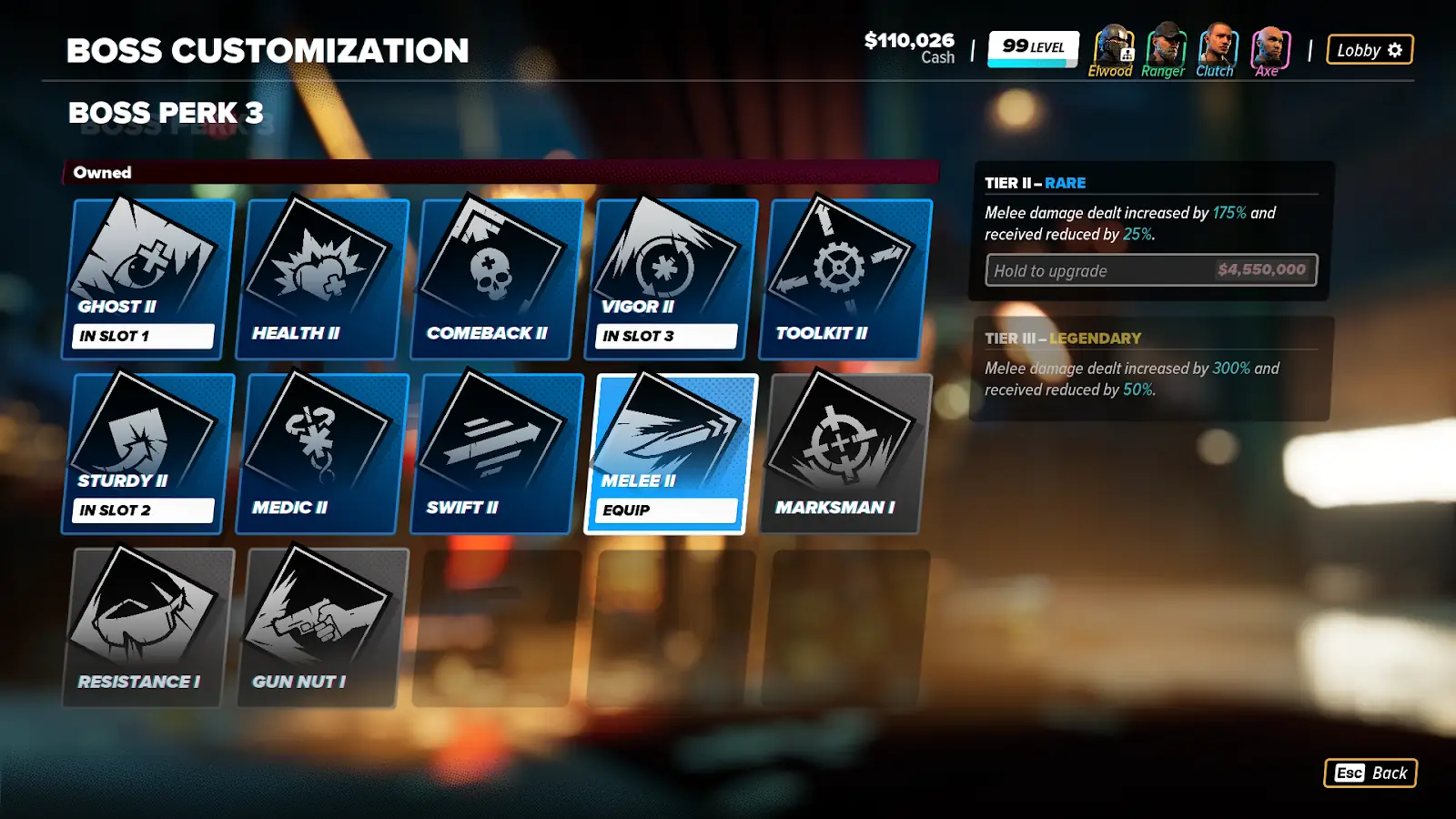Choose the Resistance I perk tile
This screenshot has width=1456, height=819.
pos(149,627)
